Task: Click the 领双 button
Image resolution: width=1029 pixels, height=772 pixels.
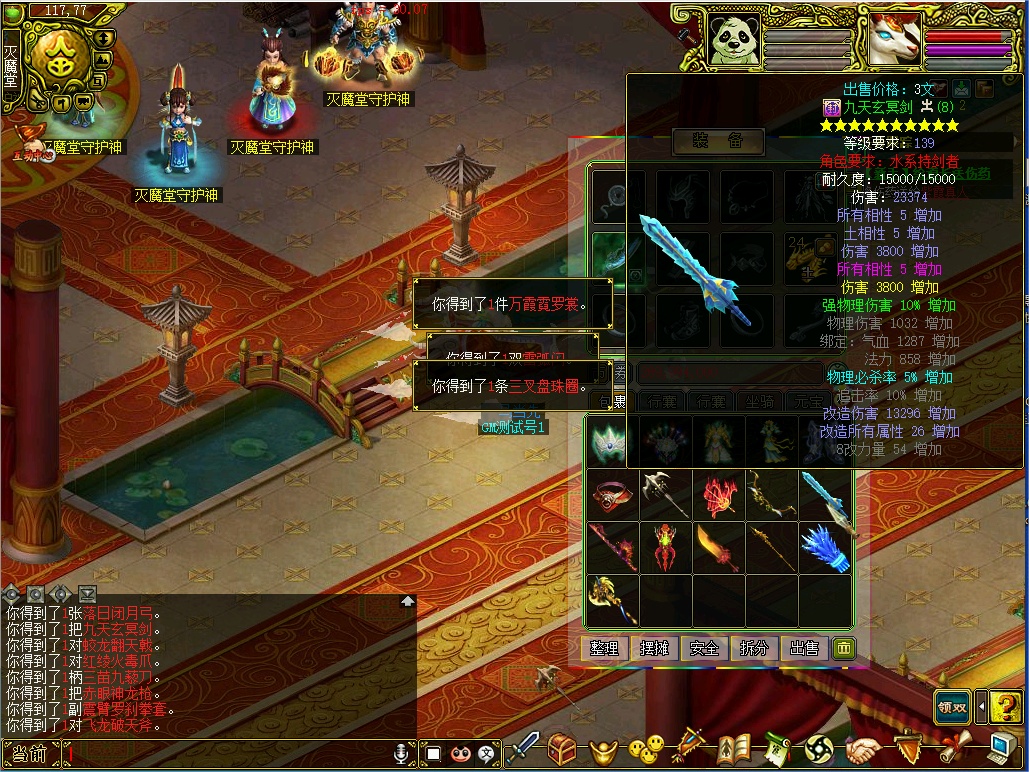Action: (x=953, y=706)
